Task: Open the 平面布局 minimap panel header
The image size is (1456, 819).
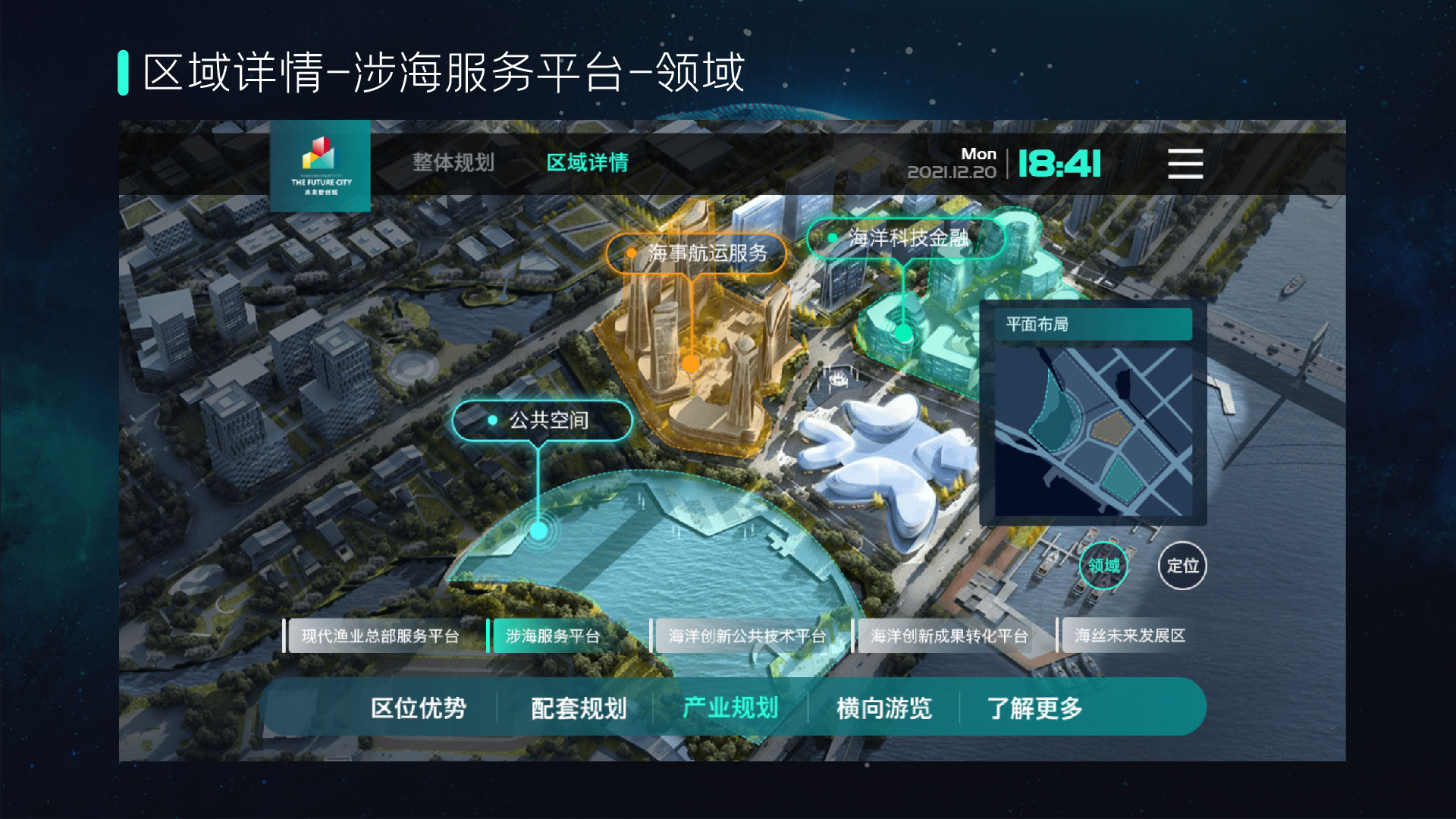Action: [1094, 325]
